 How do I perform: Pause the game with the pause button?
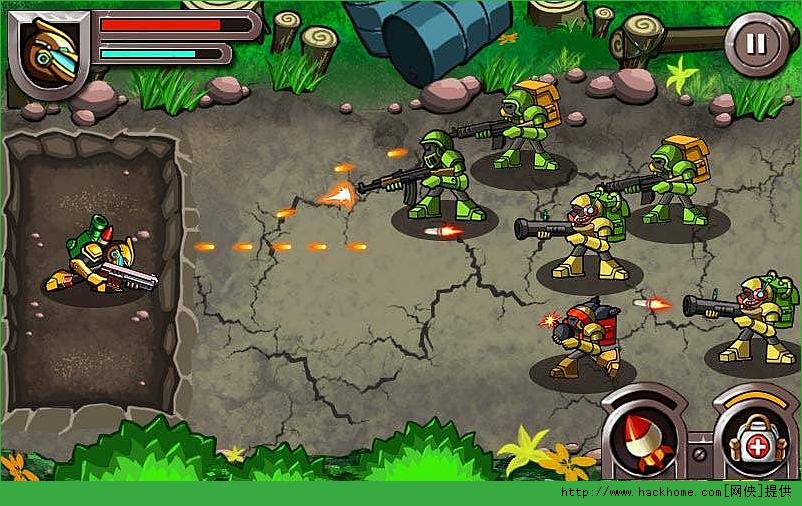[757, 43]
